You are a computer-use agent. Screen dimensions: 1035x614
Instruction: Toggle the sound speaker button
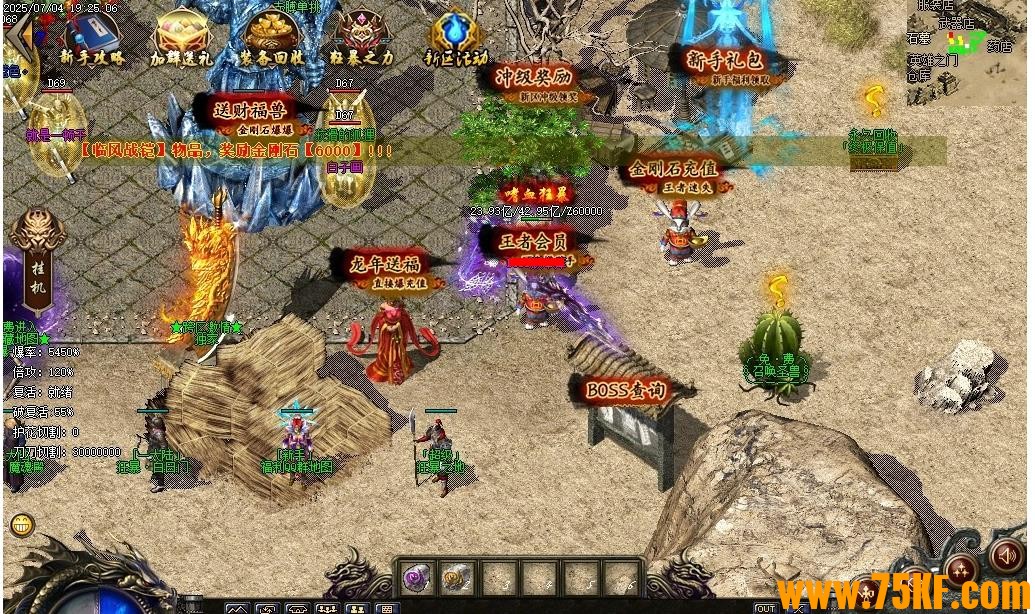pyautogui.click(x=1005, y=556)
